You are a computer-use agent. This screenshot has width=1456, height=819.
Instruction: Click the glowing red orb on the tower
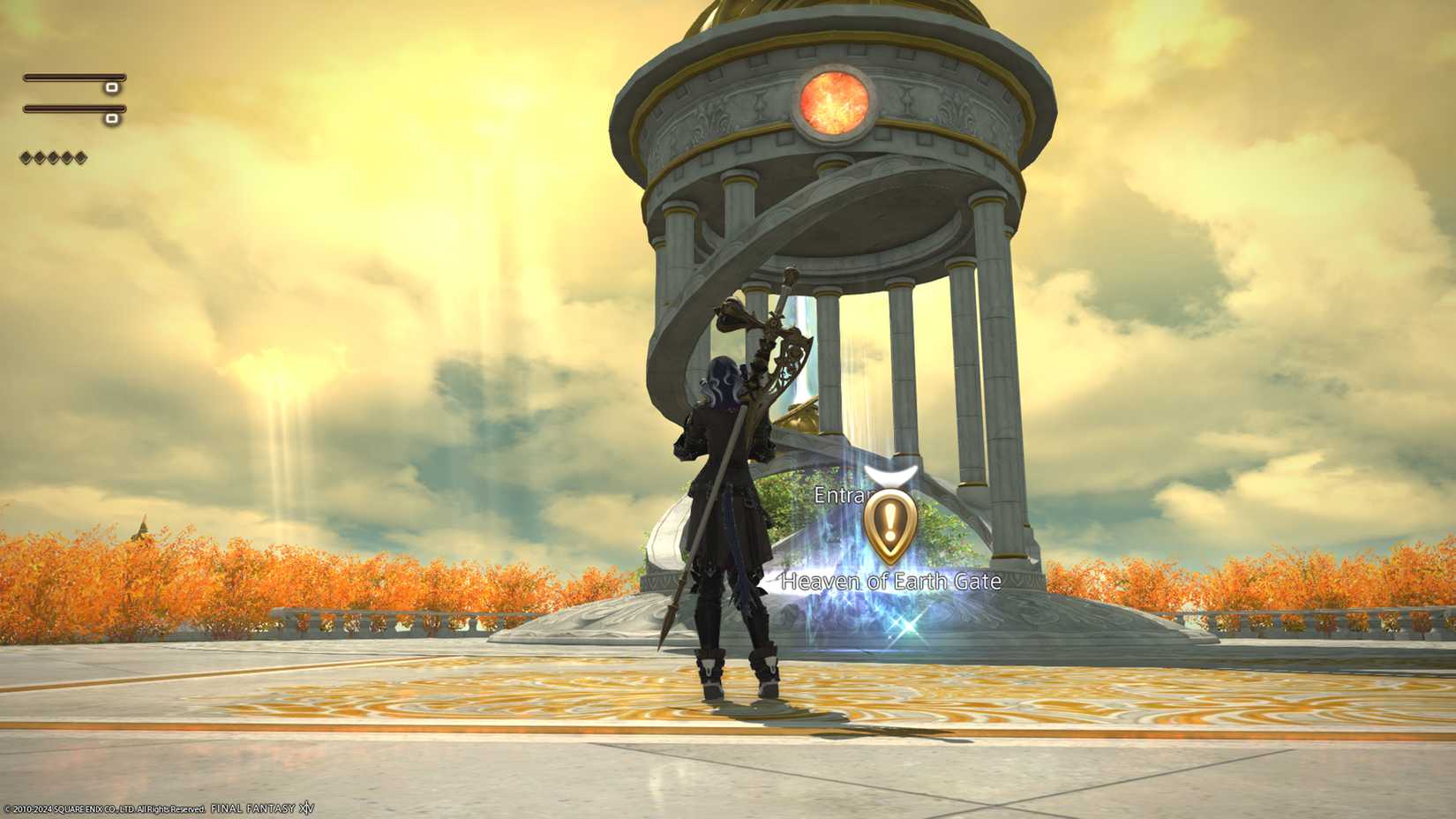(832, 100)
